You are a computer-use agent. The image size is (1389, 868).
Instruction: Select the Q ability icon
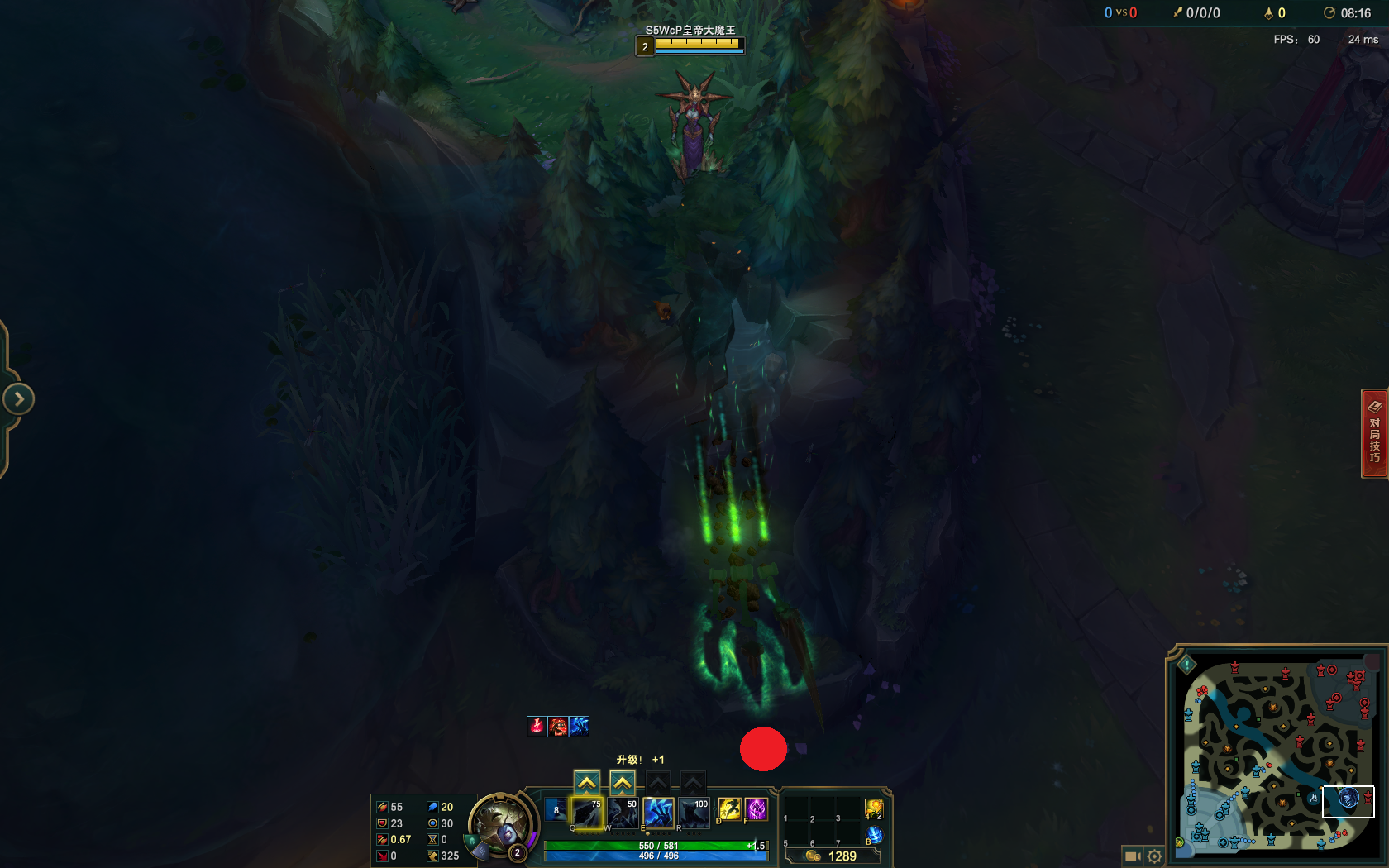588,813
